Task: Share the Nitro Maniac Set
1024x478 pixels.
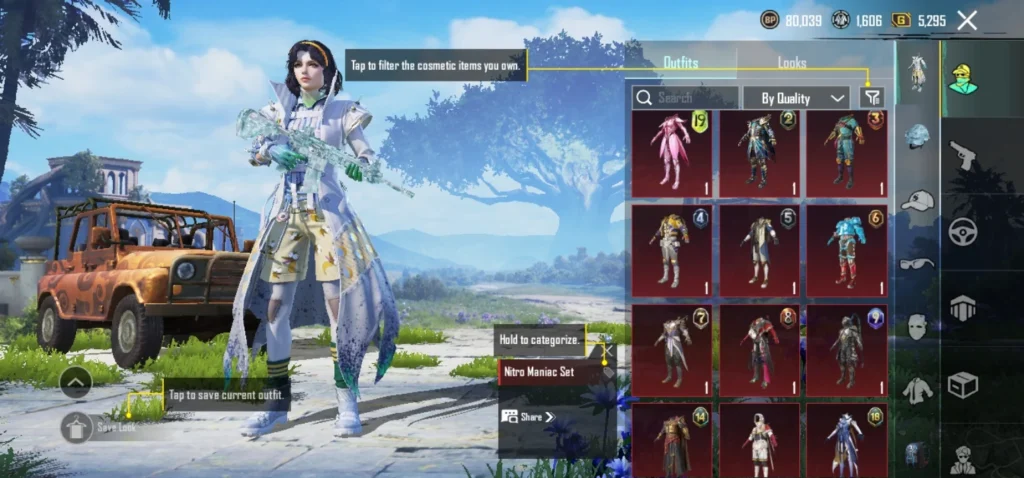Action: pos(528,416)
